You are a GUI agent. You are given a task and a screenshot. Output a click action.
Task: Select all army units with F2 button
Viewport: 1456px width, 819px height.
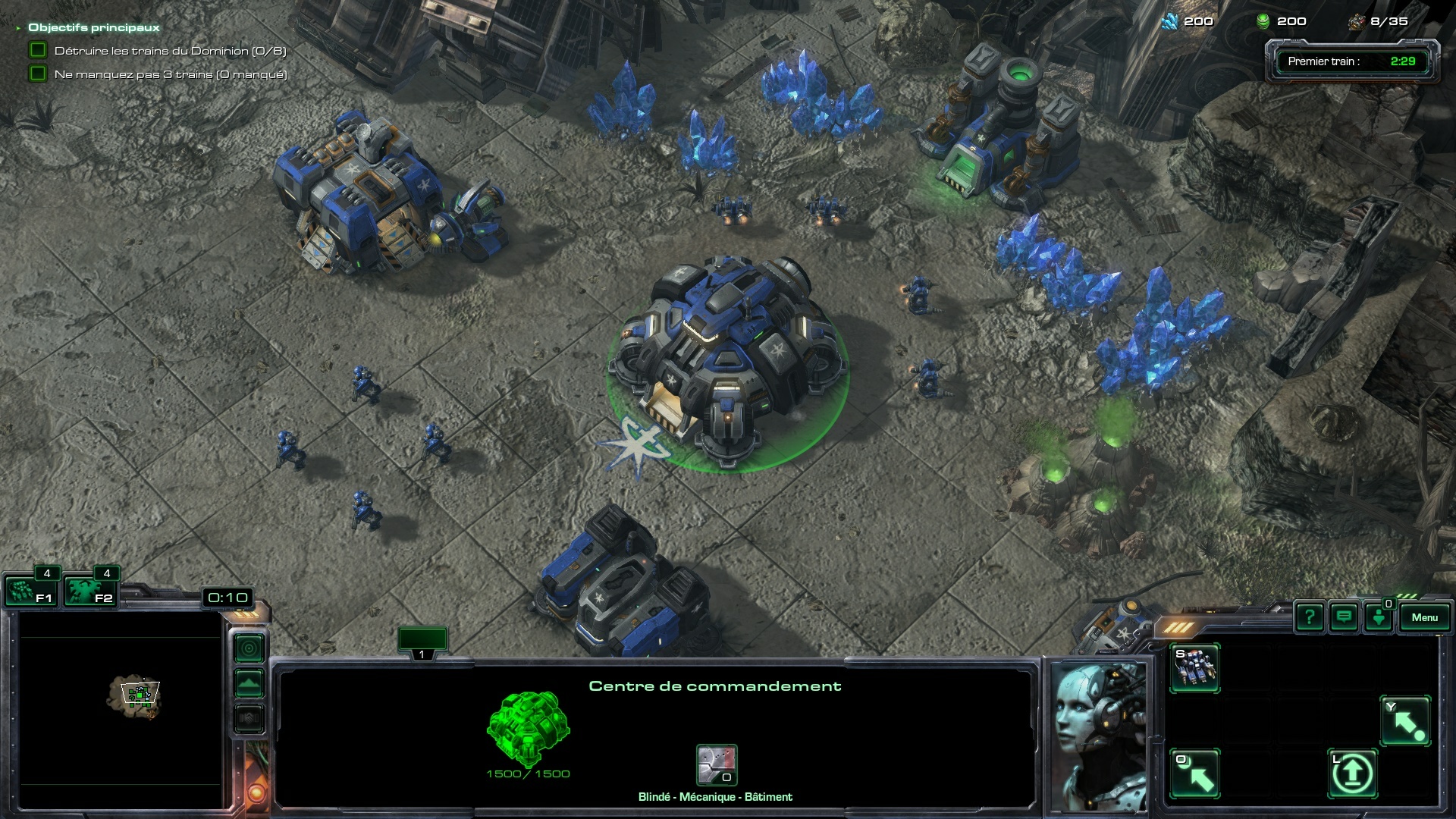tap(89, 591)
